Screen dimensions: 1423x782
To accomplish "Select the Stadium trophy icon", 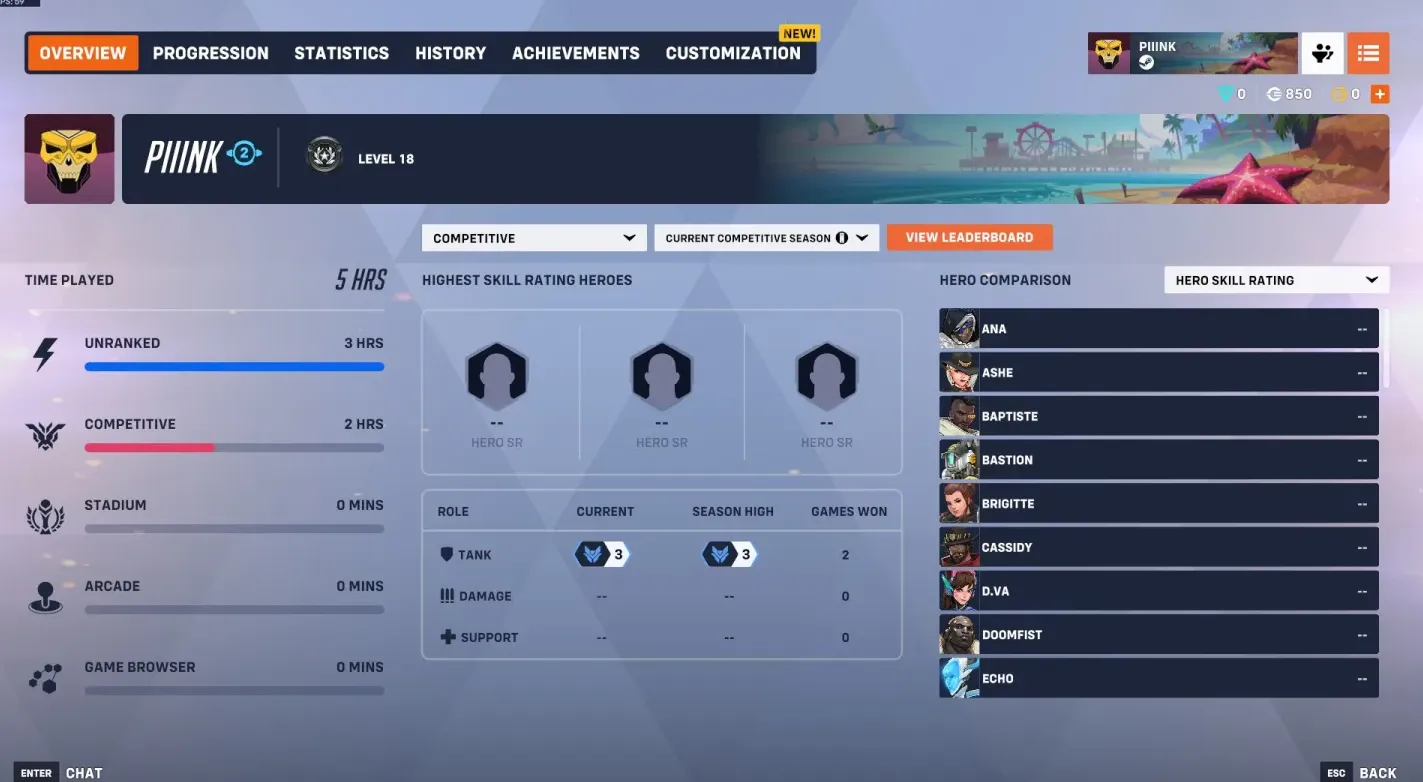I will (45, 516).
